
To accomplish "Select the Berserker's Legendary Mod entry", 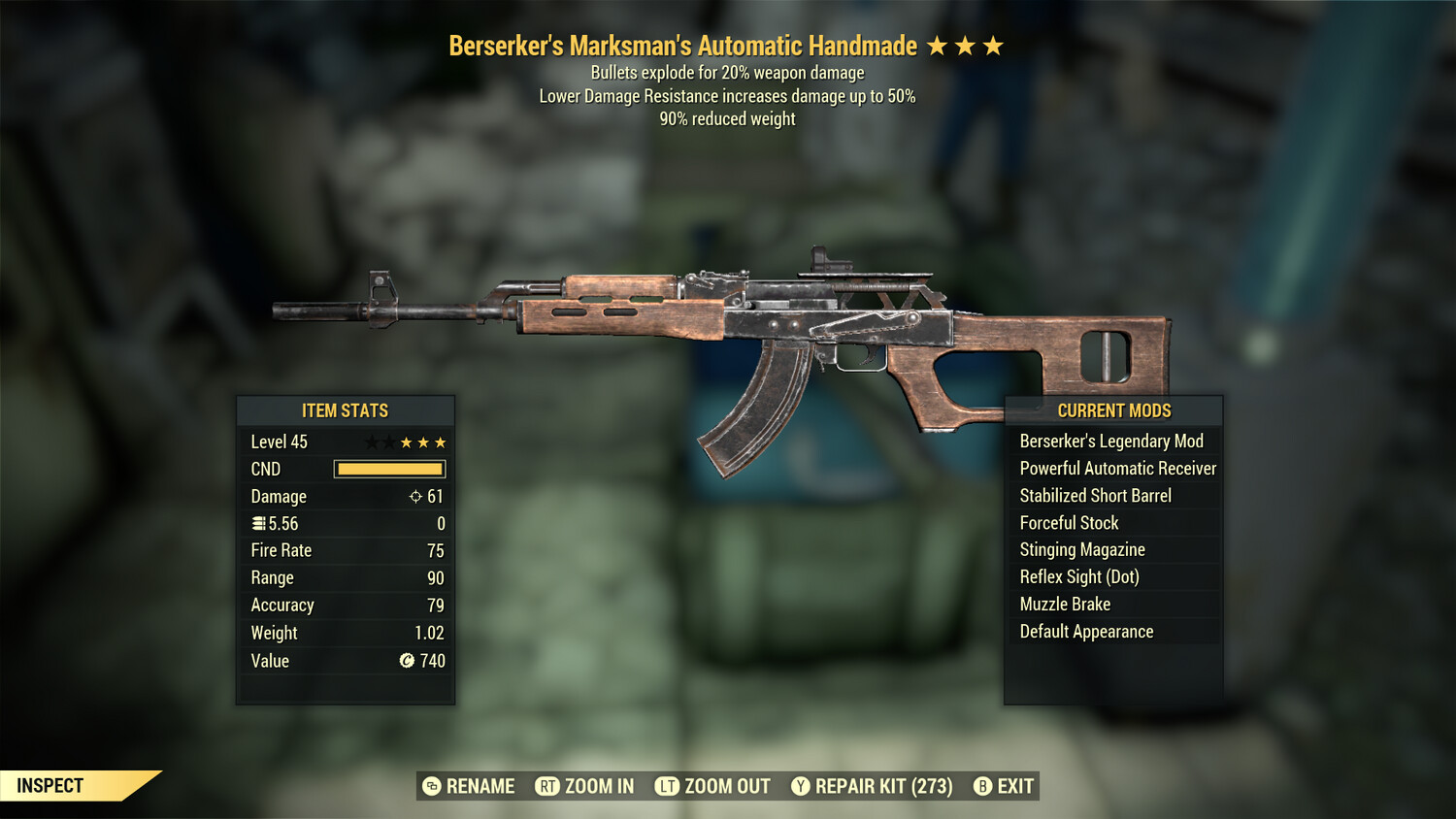I will (x=1110, y=441).
